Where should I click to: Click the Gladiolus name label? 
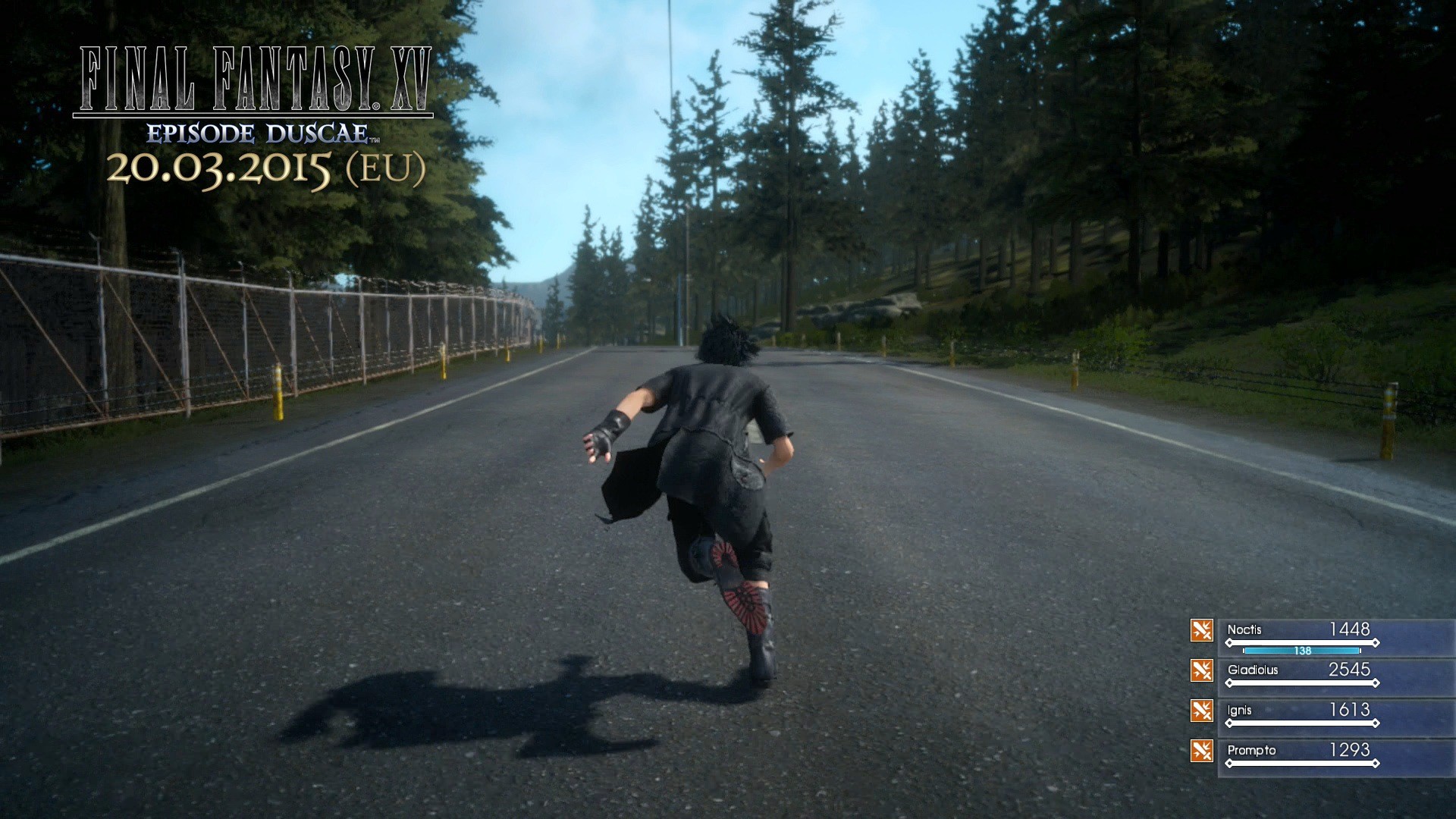(x=1253, y=670)
